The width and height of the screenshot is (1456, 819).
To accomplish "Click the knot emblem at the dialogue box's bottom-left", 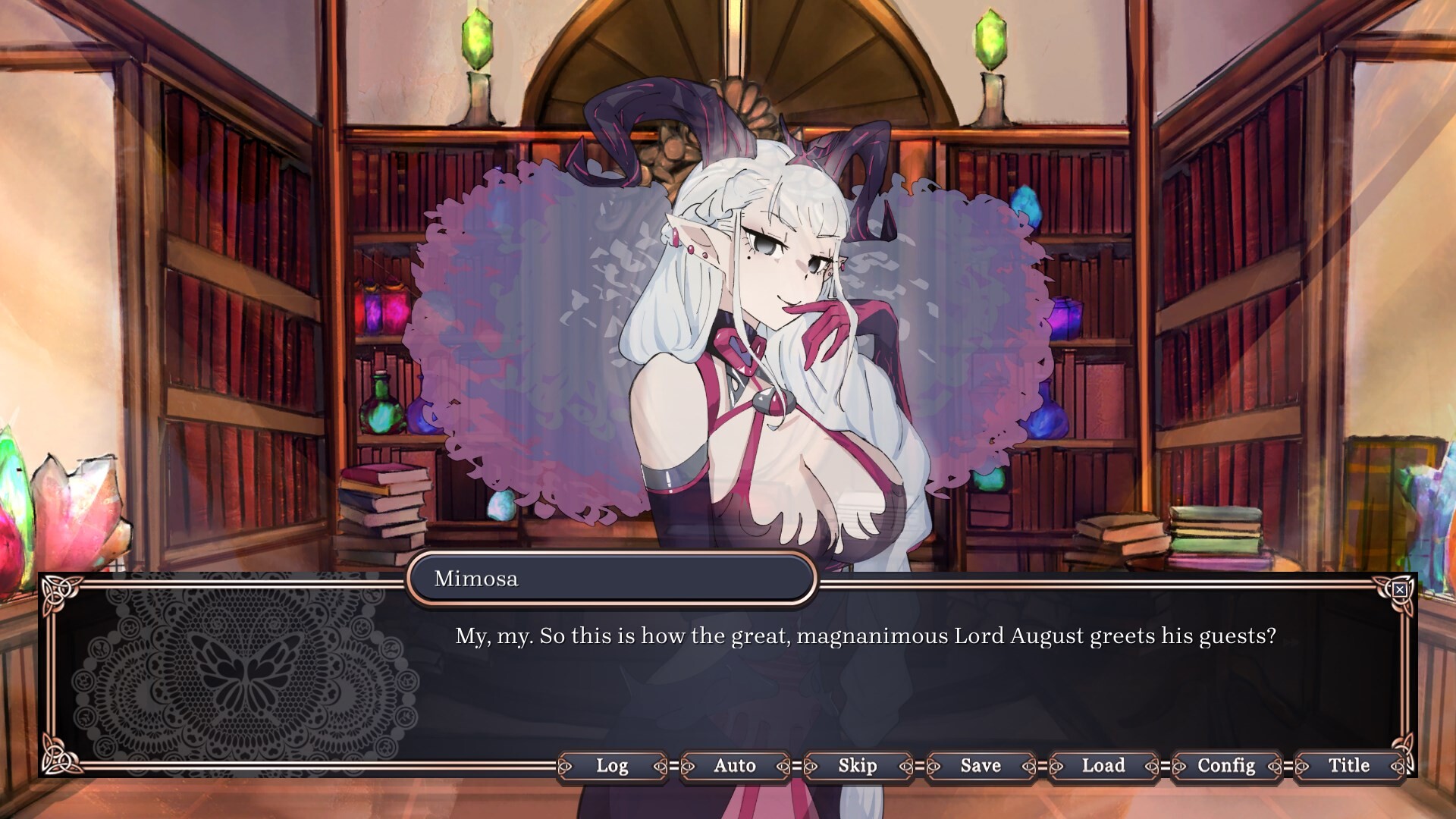I will (60, 758).
